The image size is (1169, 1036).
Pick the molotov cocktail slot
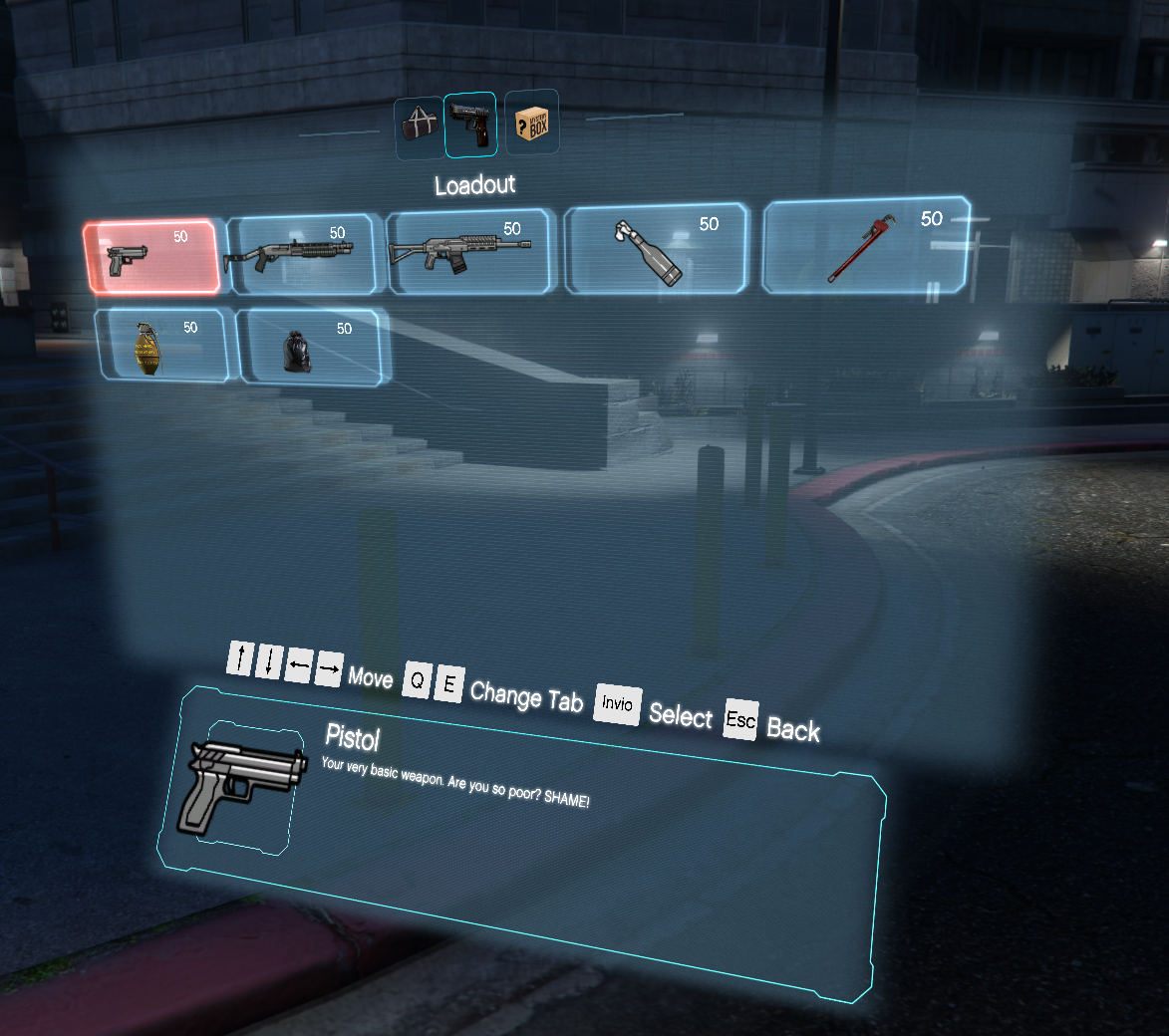pyautogui.click(x=657, y=249)
